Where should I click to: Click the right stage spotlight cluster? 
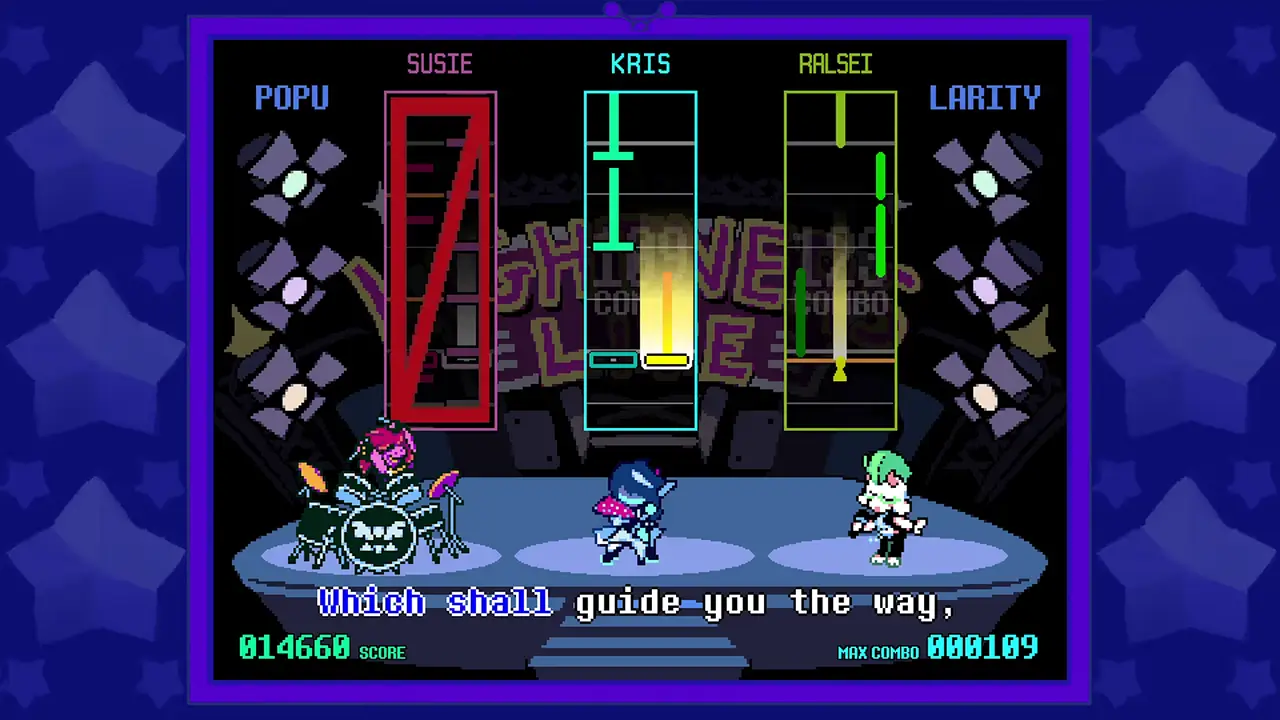point(983,280)
